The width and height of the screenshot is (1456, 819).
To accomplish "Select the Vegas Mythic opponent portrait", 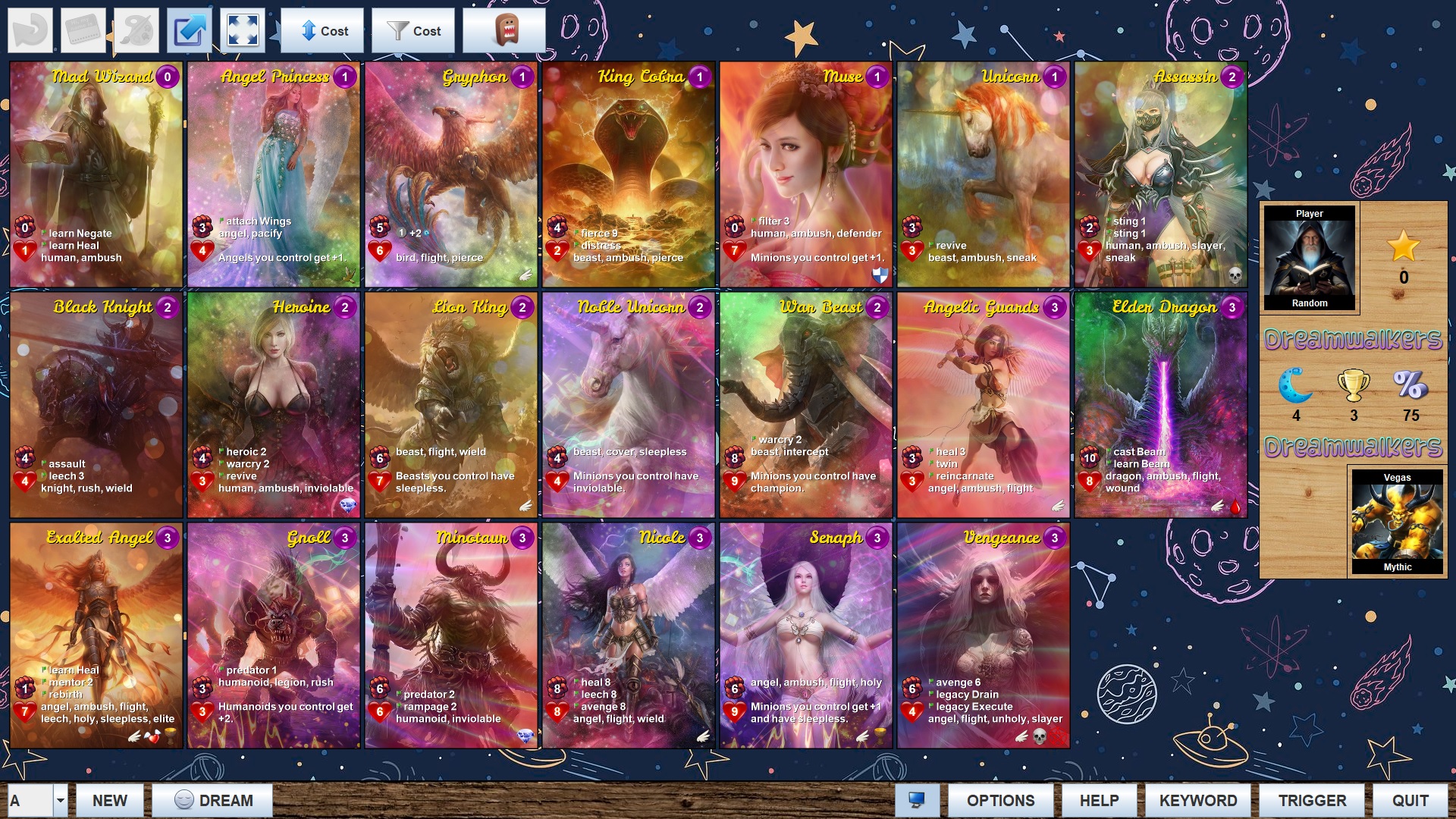I will (1397, 522).
